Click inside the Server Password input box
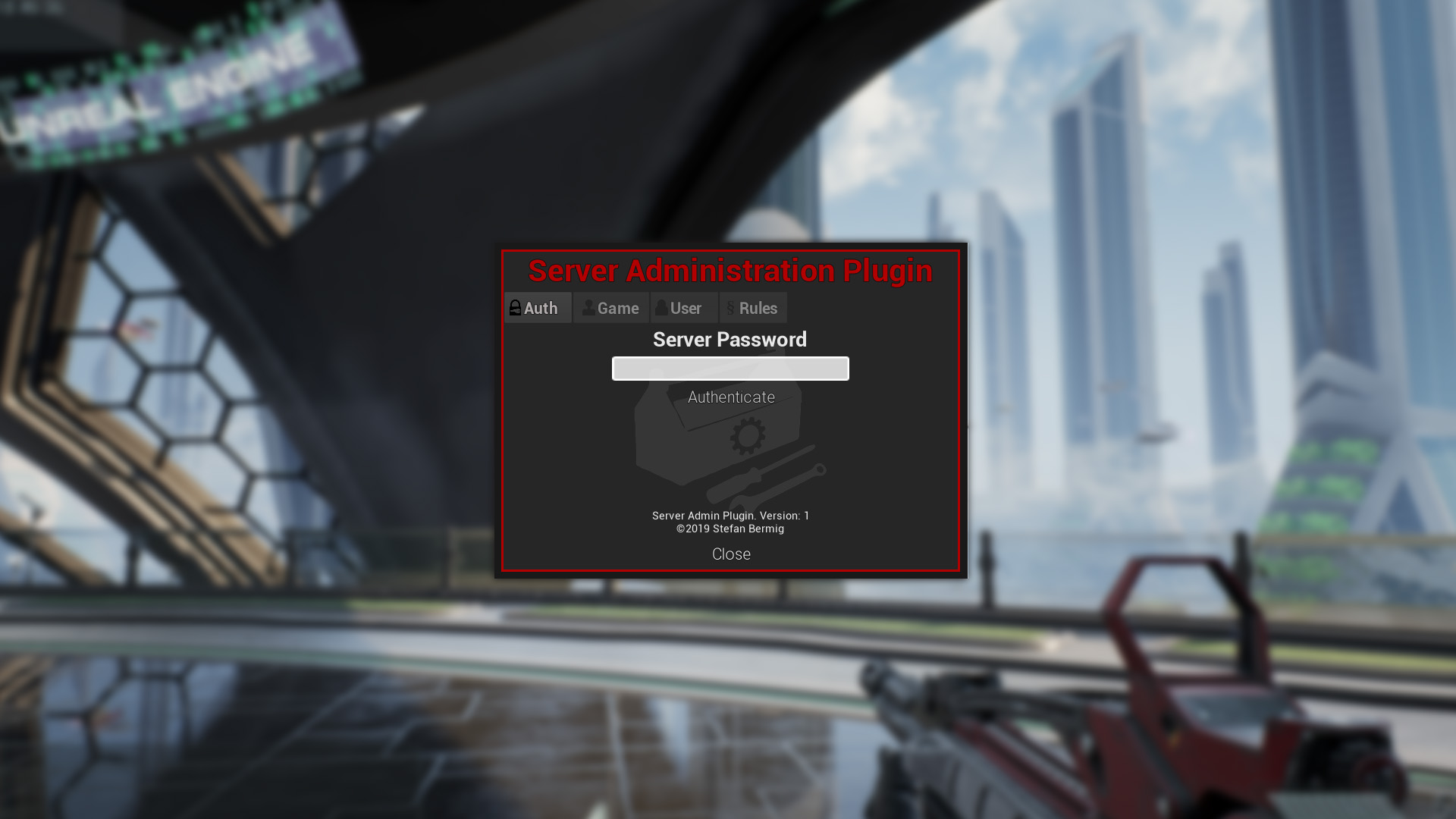This screenshot has height=819, width=1456. point(730,369)
